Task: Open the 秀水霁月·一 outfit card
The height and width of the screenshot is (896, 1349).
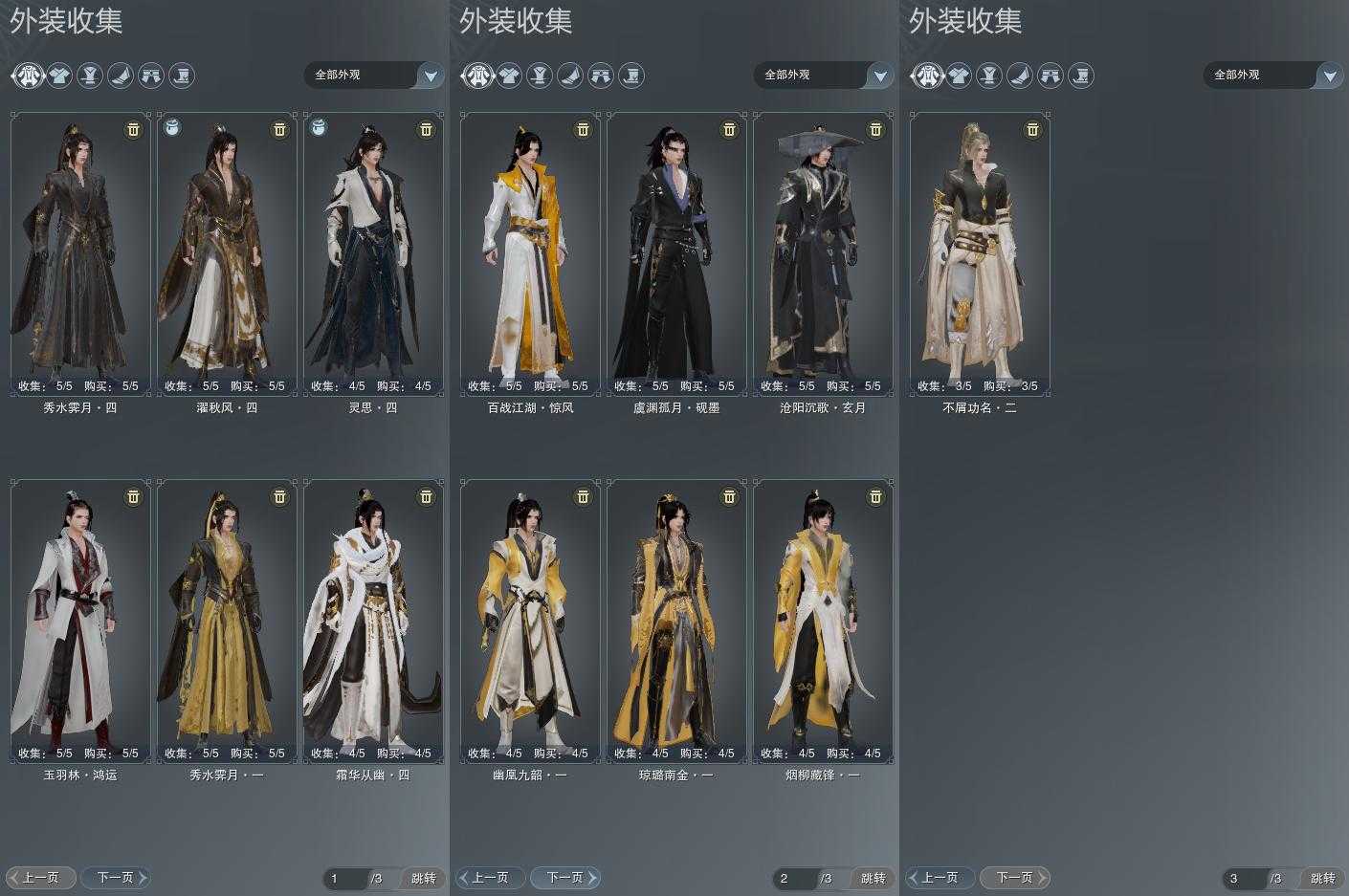Action: (x=227, y=622)
